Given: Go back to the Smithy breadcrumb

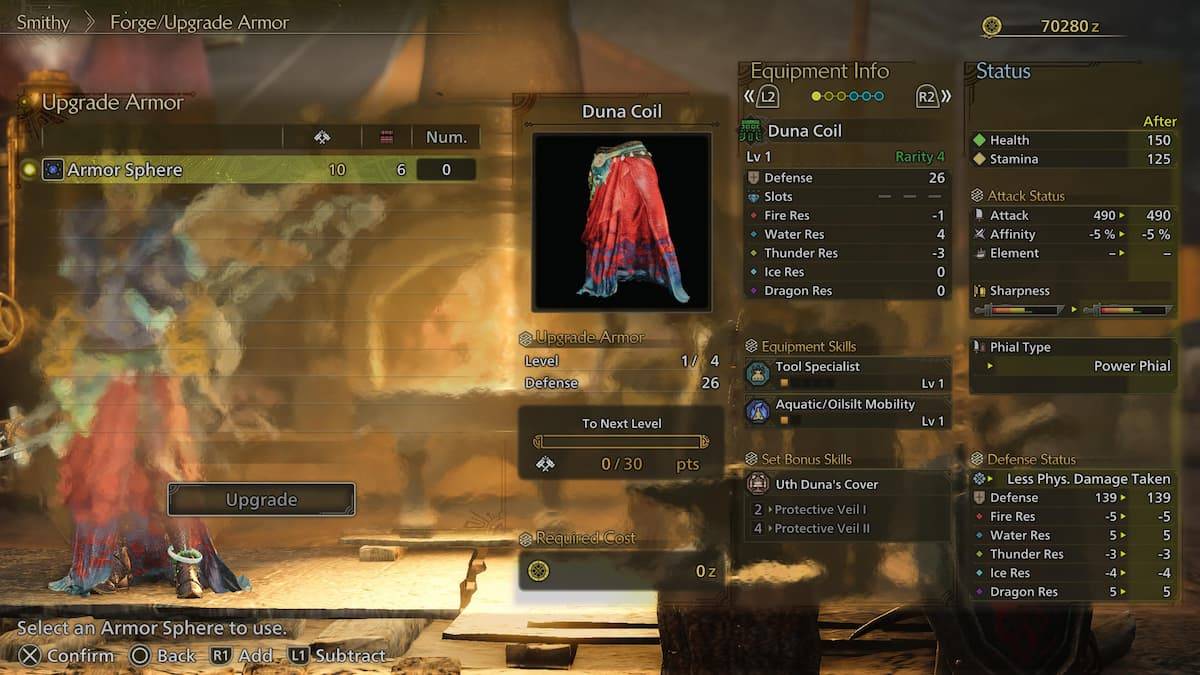Looking at the screenshot, I should click(43, 22).
